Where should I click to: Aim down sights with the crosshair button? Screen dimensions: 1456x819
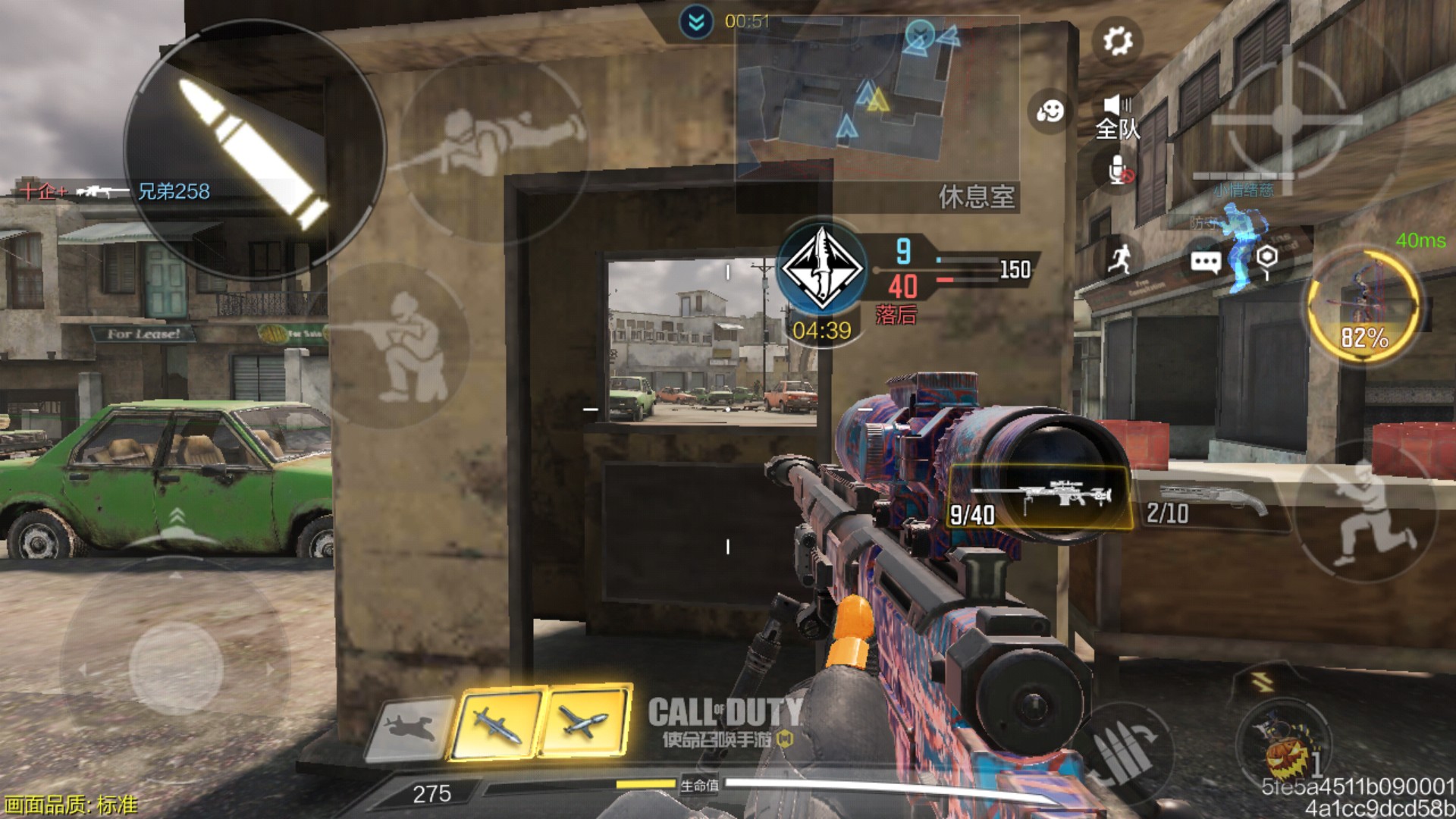click(1285, 118)
